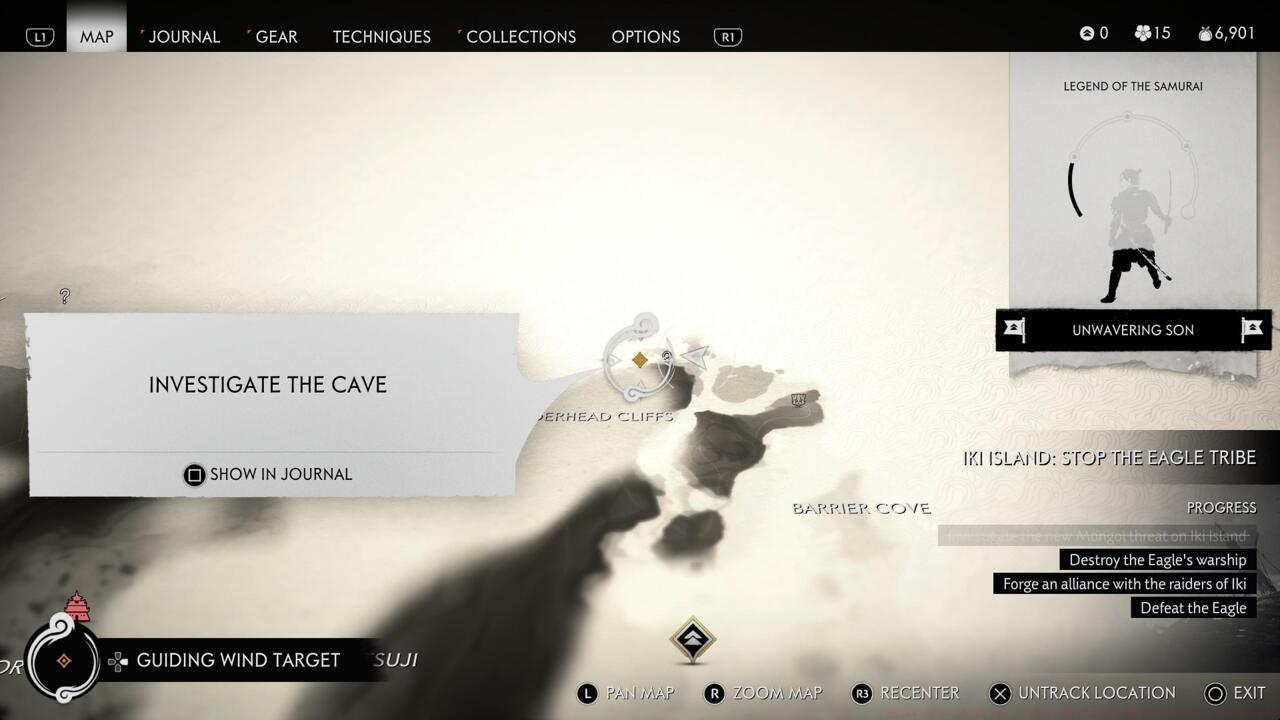The image size is (1280, 720).
Task: Switch to the TECHNIQUES tab
Action: [381, 36]
